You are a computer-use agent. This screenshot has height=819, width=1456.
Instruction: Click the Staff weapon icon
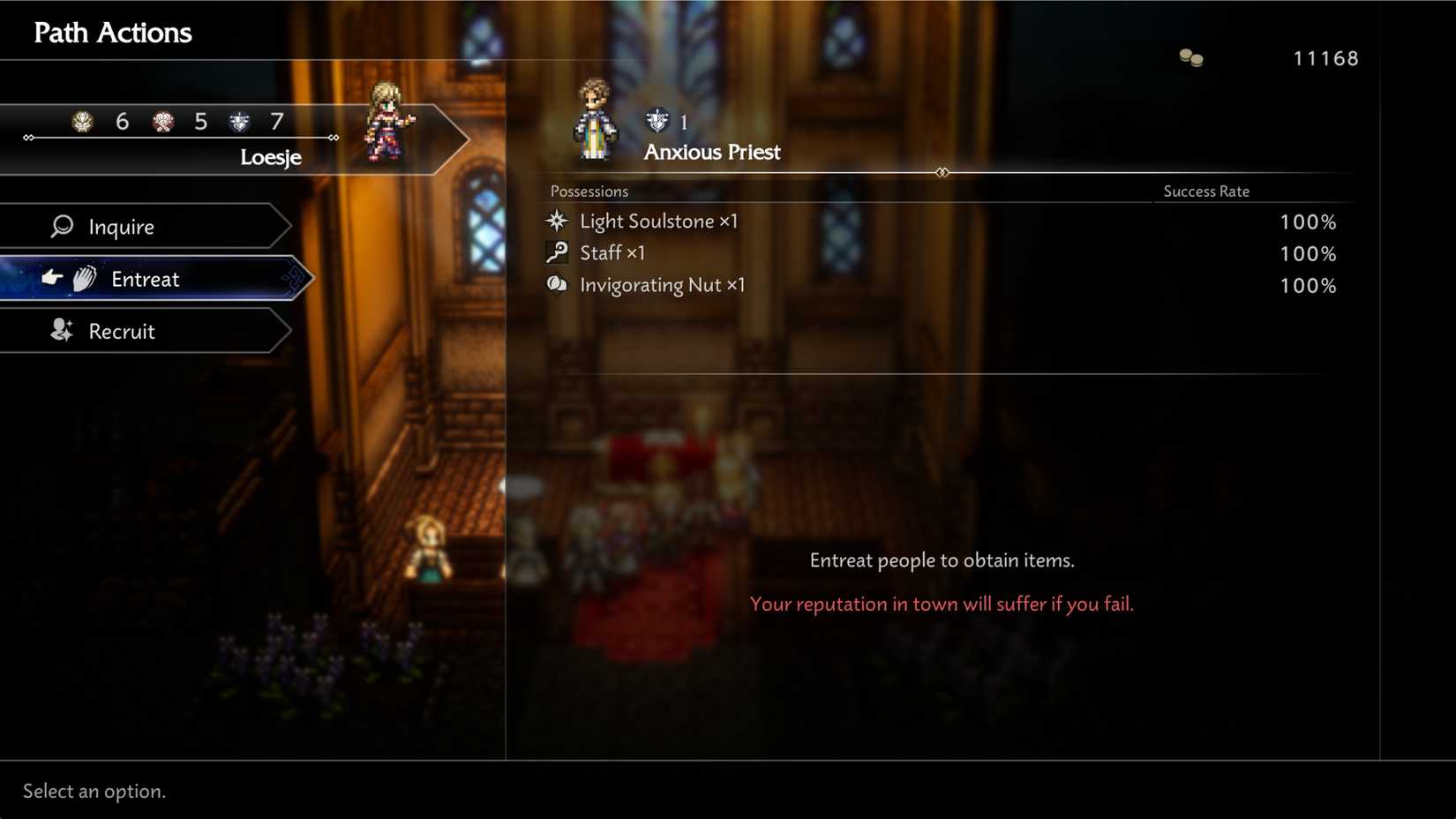tap(557, 252)
